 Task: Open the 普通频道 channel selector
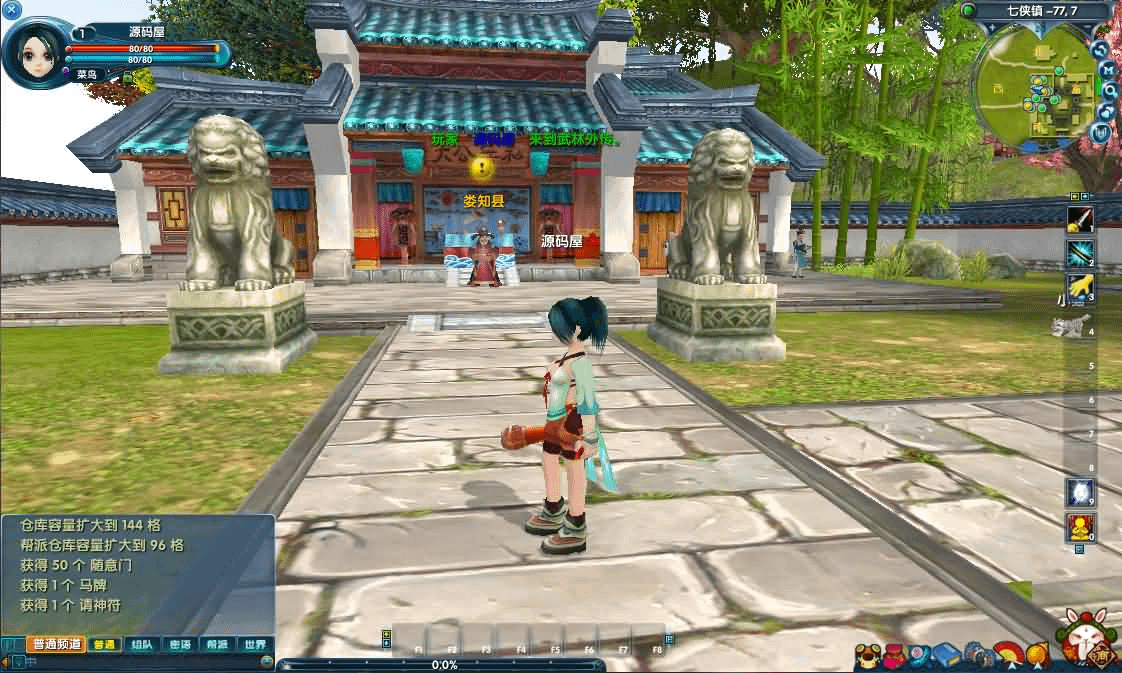coord(55,645)
